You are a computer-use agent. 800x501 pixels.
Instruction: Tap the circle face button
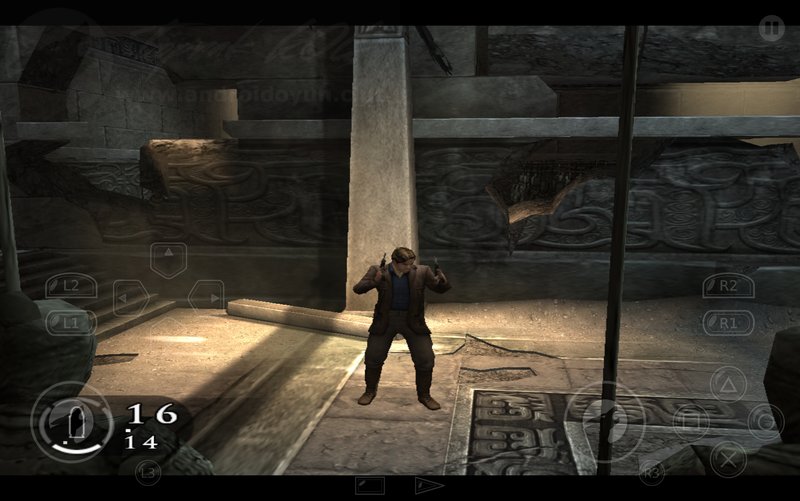click(x=765, y=421)
